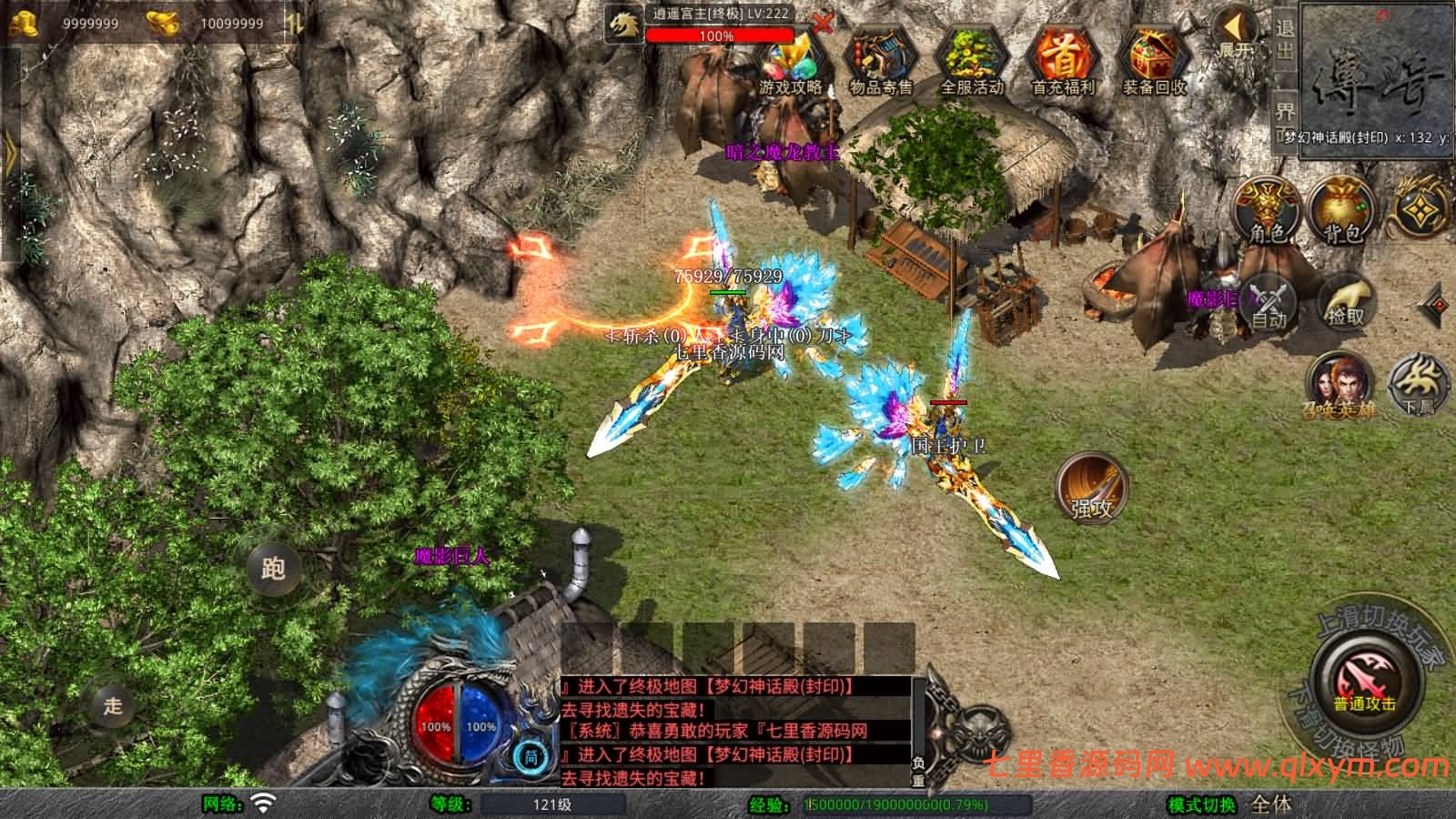Click the 展开 expand arrow button

point(1236,34)
